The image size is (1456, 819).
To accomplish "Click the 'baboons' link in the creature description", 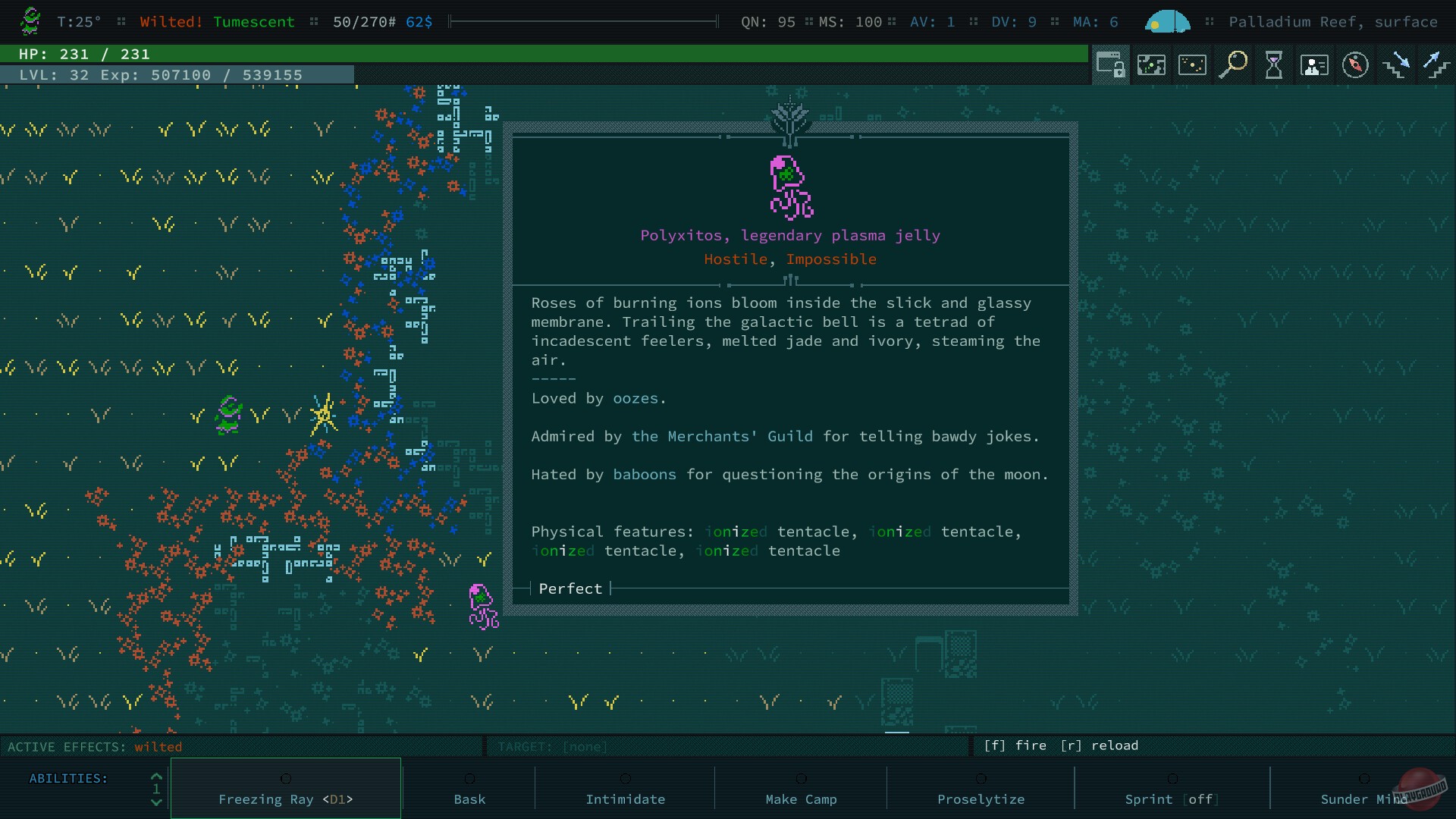I will [645, 475].
